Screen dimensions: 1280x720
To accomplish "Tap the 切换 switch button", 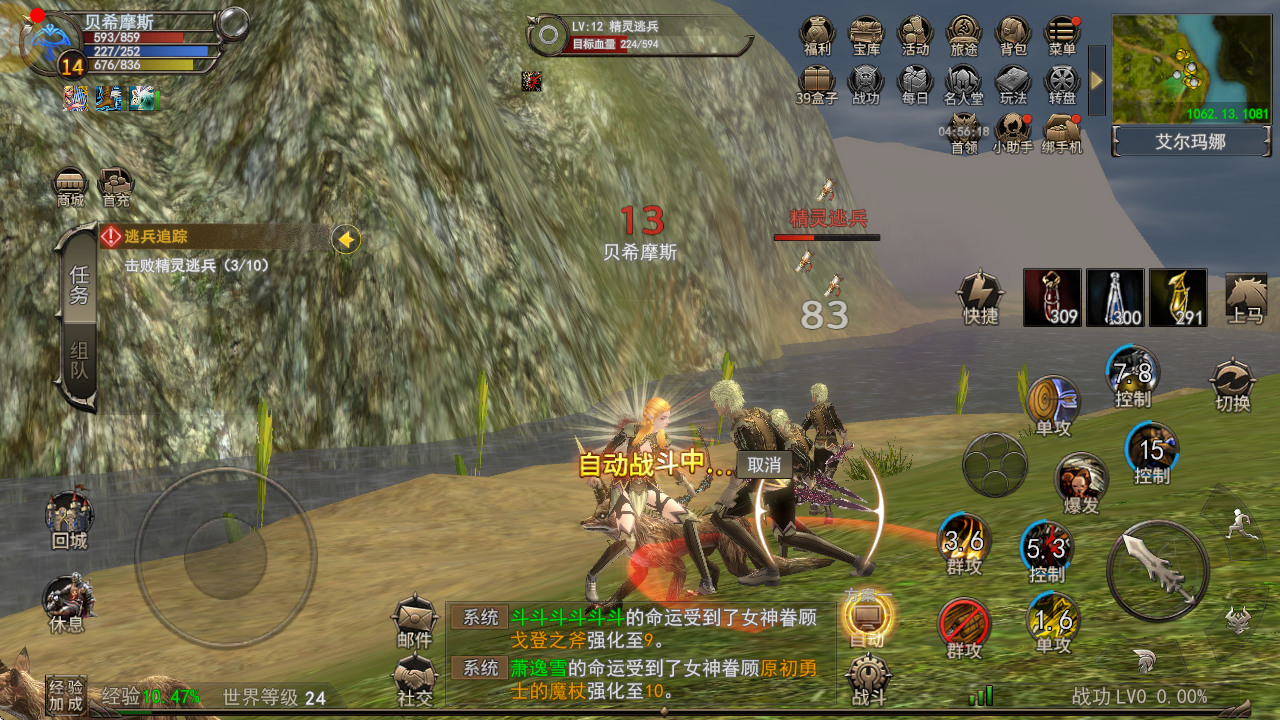I will [x=1233, y=384].
